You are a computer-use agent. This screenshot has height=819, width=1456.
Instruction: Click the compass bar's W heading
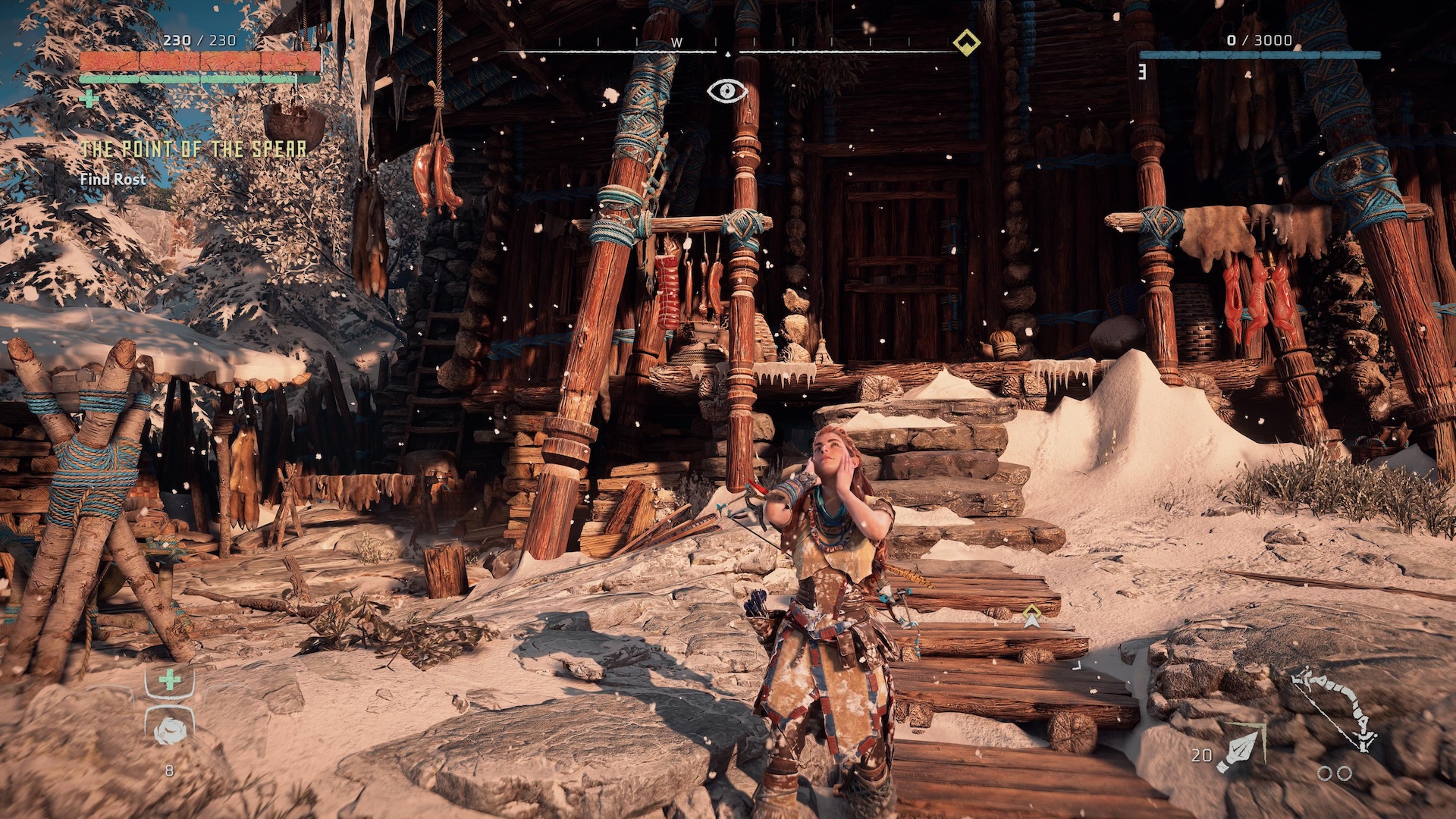(676, 43)
